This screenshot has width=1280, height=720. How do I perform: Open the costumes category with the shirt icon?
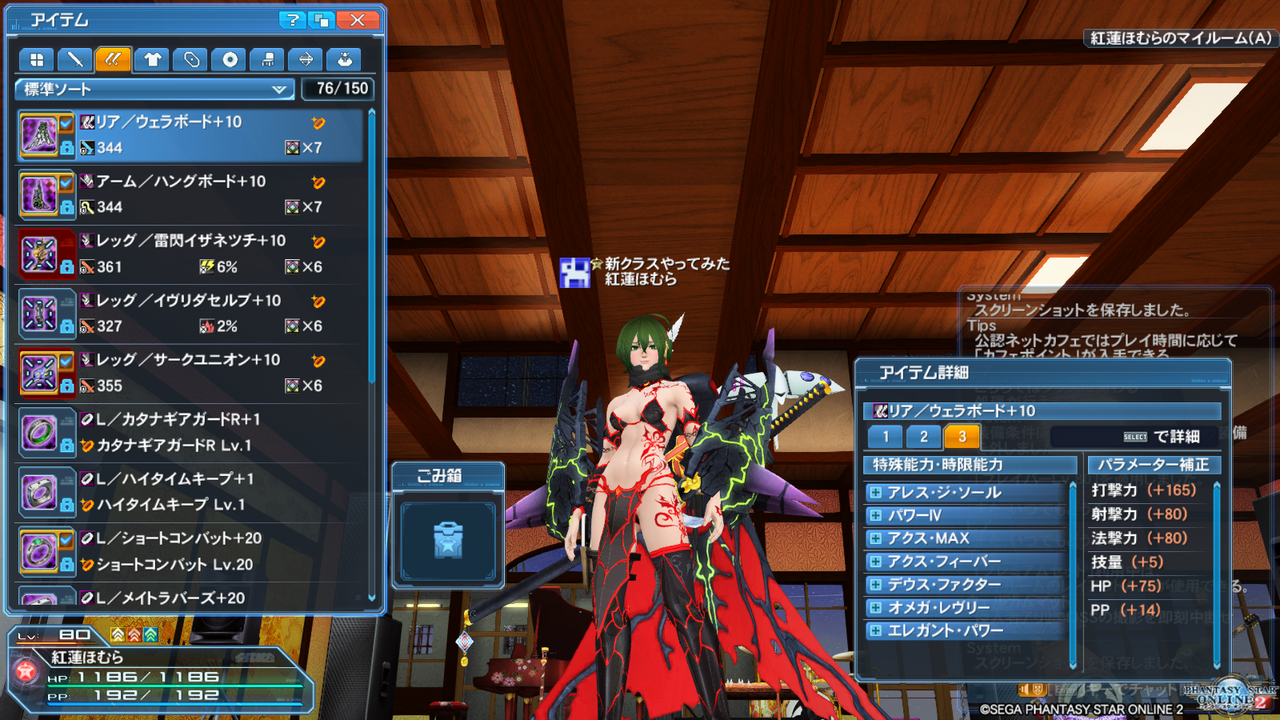151,59
